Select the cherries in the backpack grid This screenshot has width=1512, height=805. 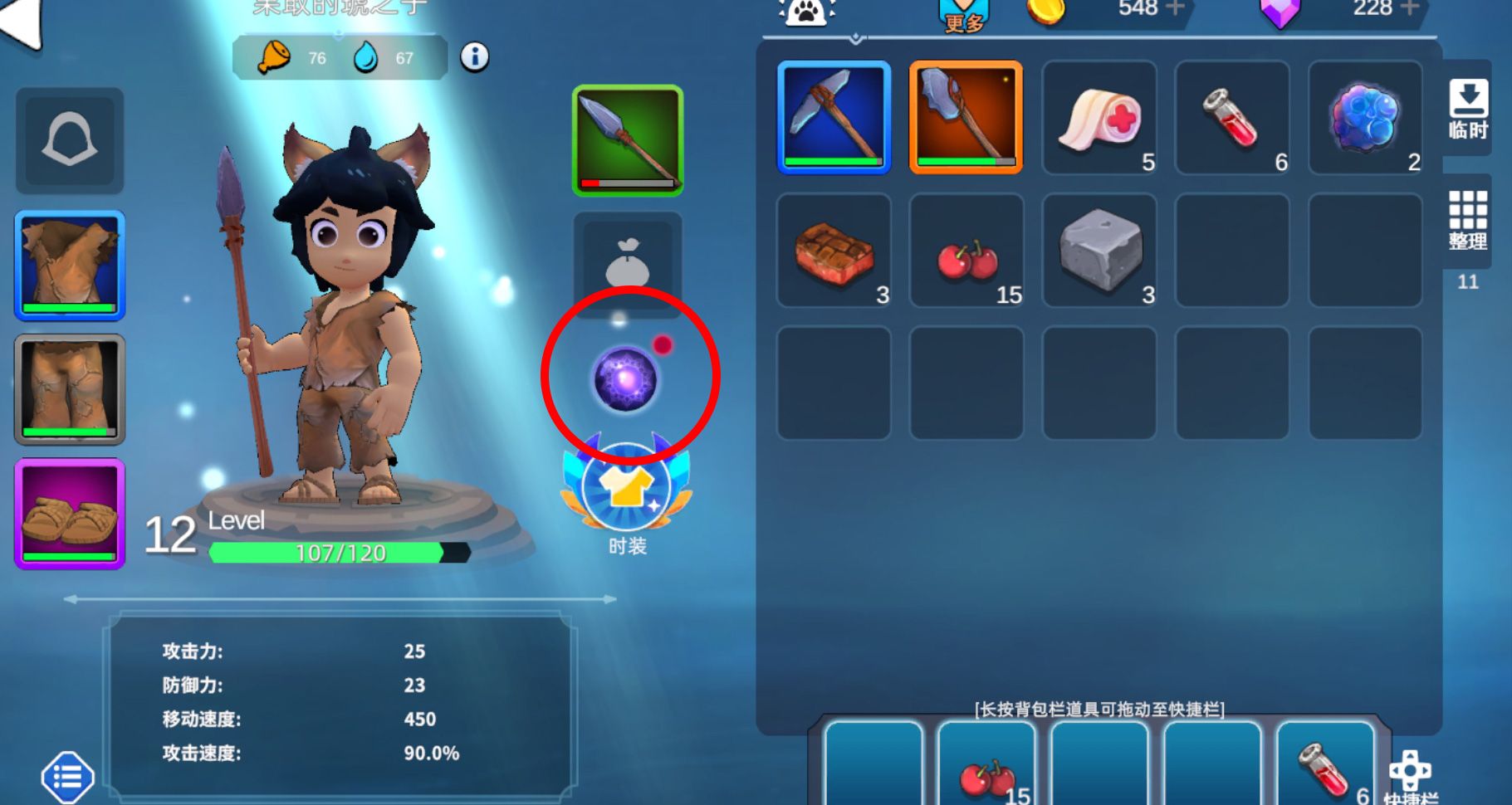966,250
